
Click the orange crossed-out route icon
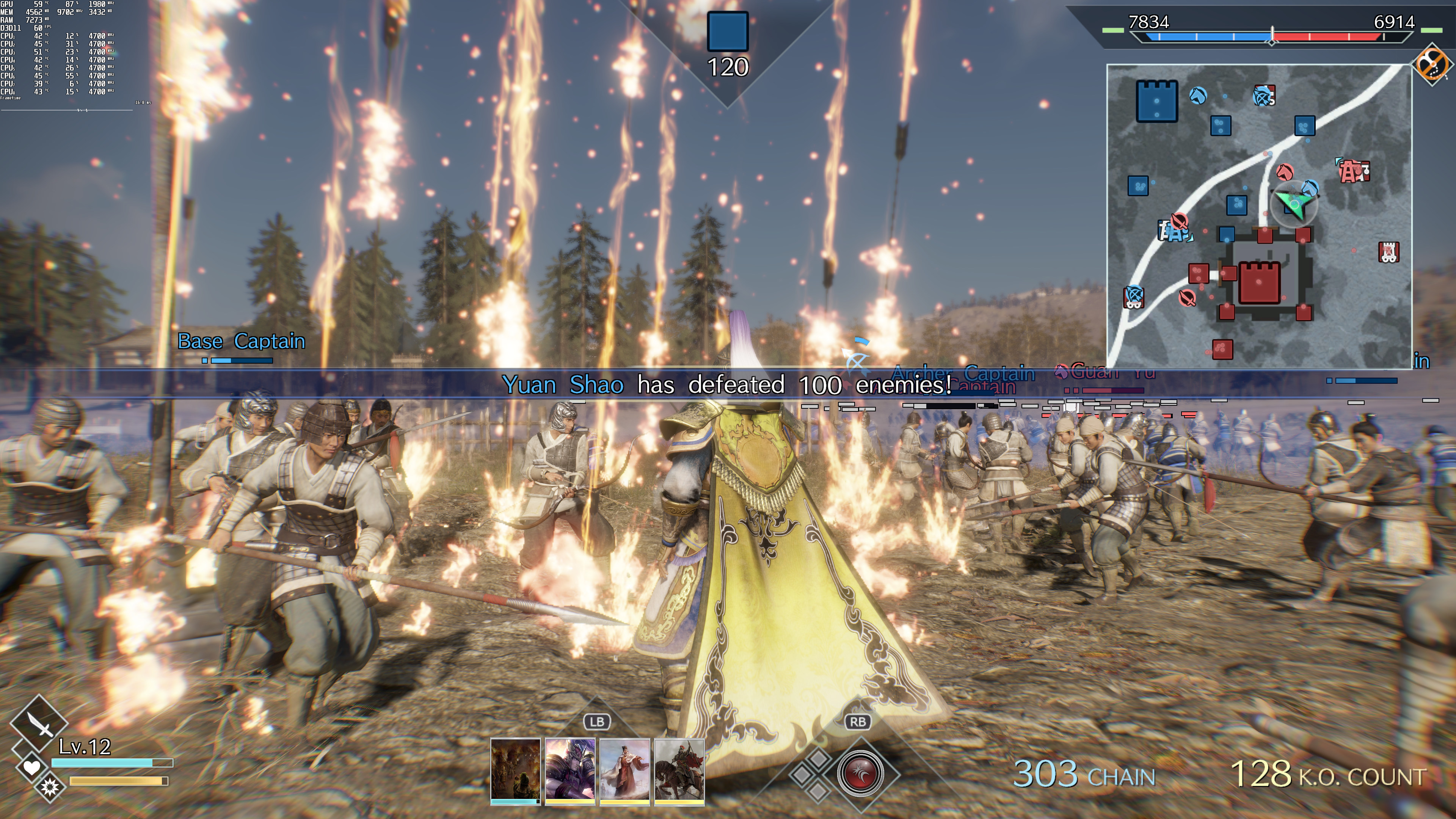pos(1432,63)
